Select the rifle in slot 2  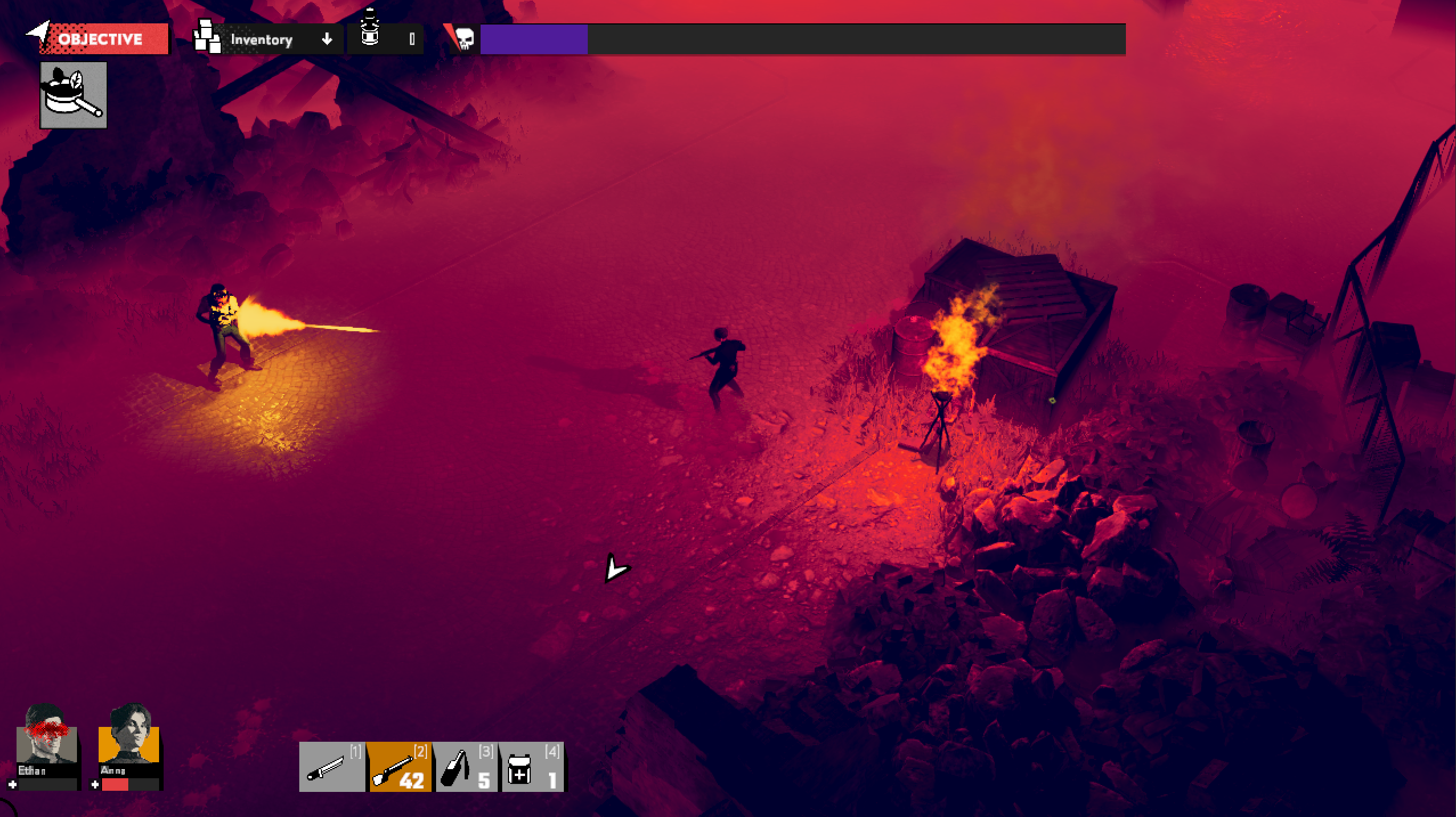(399, 767)
